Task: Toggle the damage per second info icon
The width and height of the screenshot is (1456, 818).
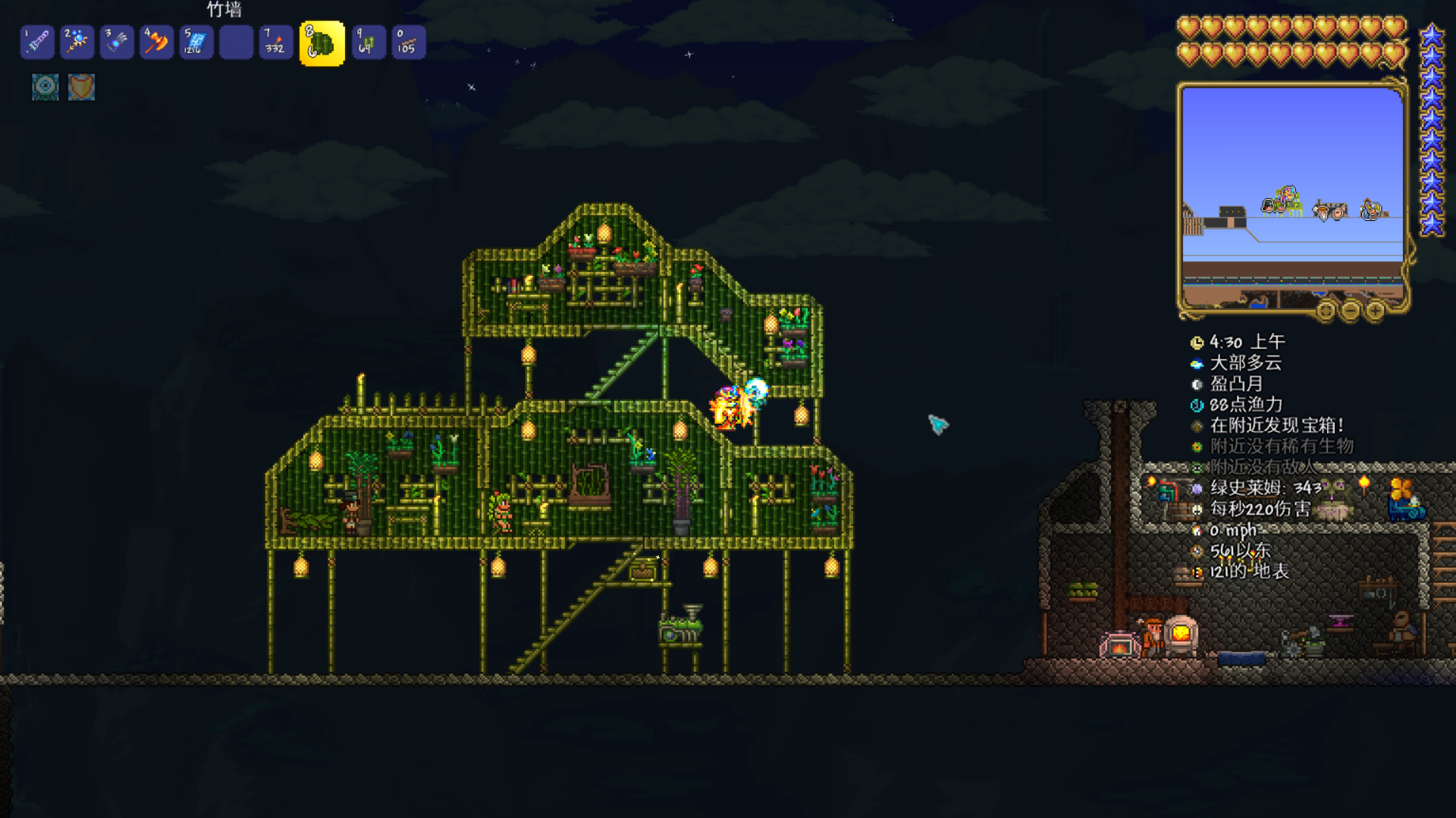Action: coord(1197,509)
